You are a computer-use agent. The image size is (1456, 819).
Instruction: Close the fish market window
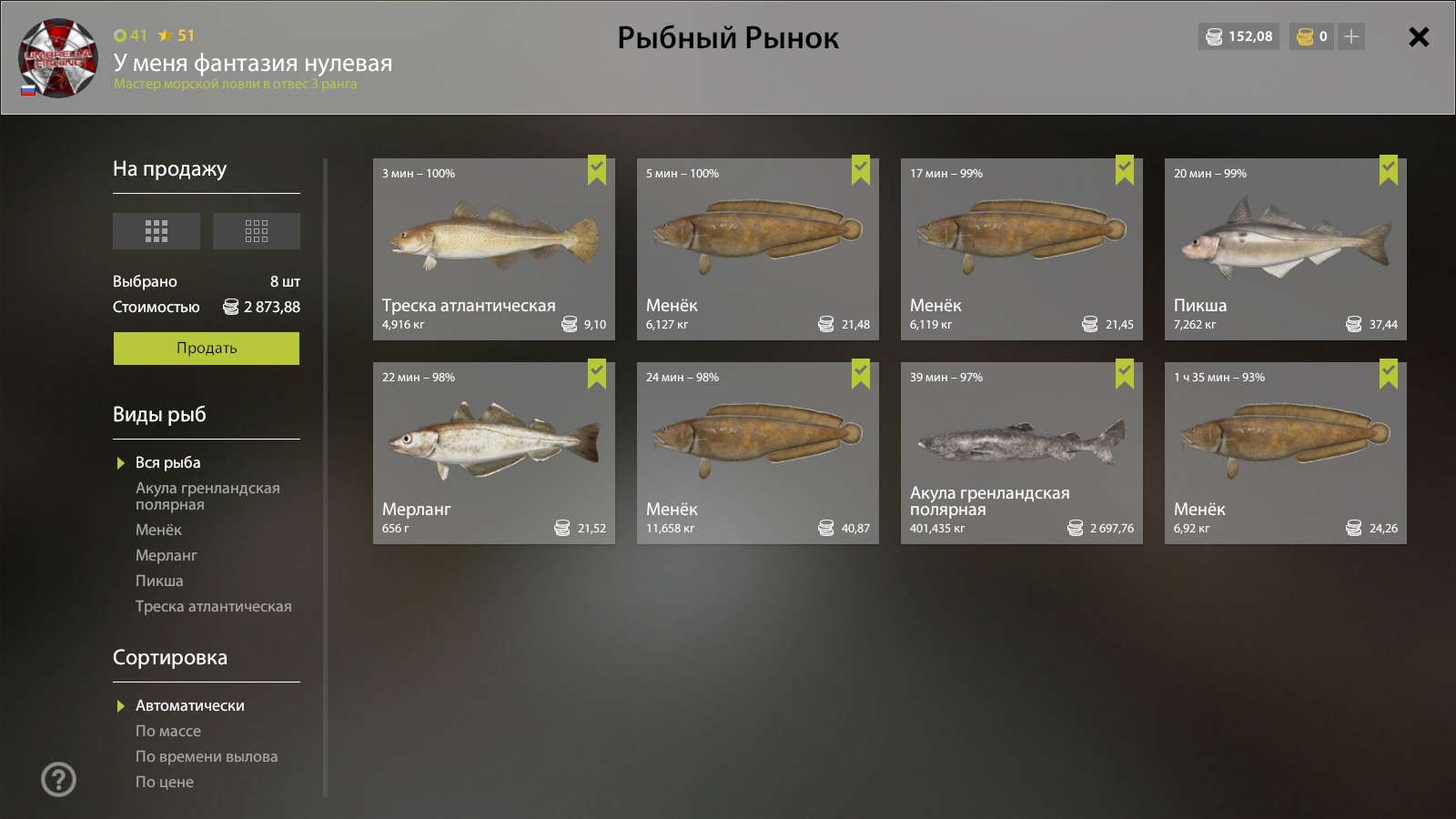pos(1418,37)
